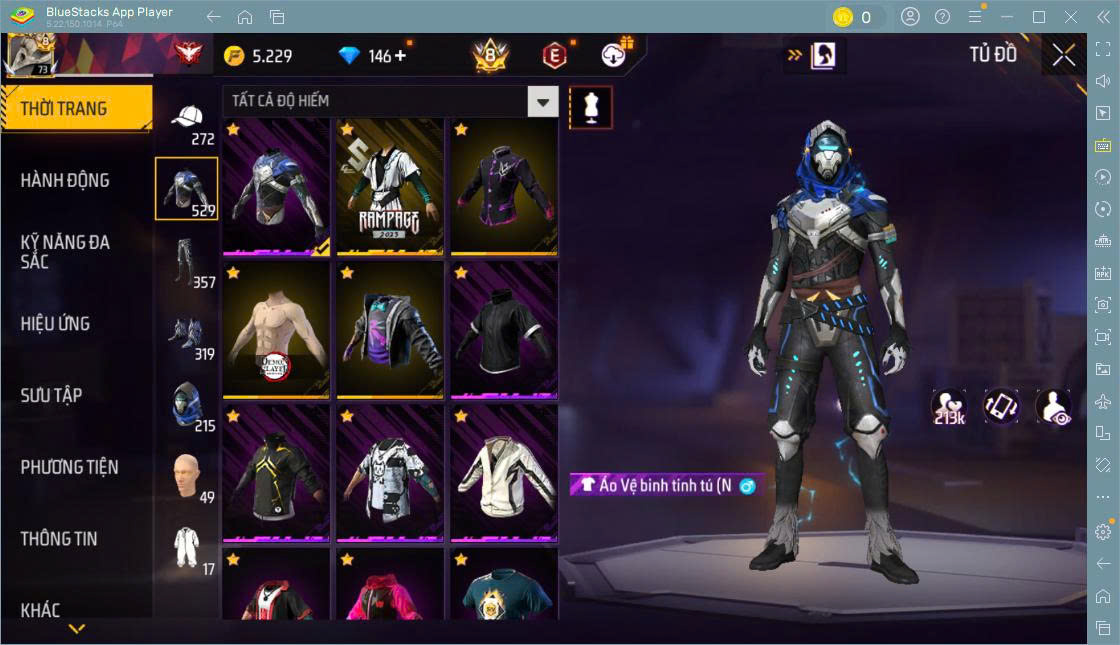Choose the Demon Slayer shirtless torso item
The height and width of the screenshot is (645, 1120).
pos(276,329)
